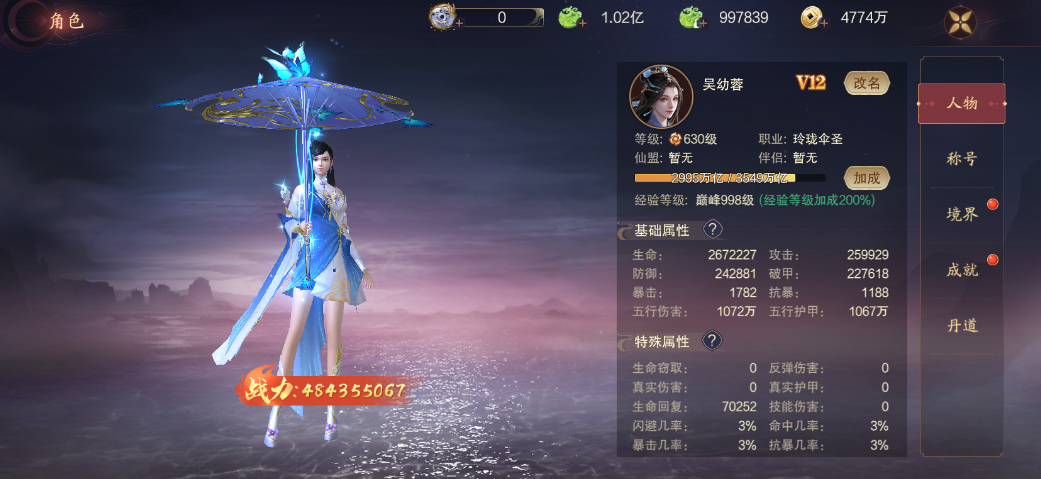The width and height of the screenshot is (1041, 479).
Task: Open the 丹道 tab
Action: [x=961, y=325]
